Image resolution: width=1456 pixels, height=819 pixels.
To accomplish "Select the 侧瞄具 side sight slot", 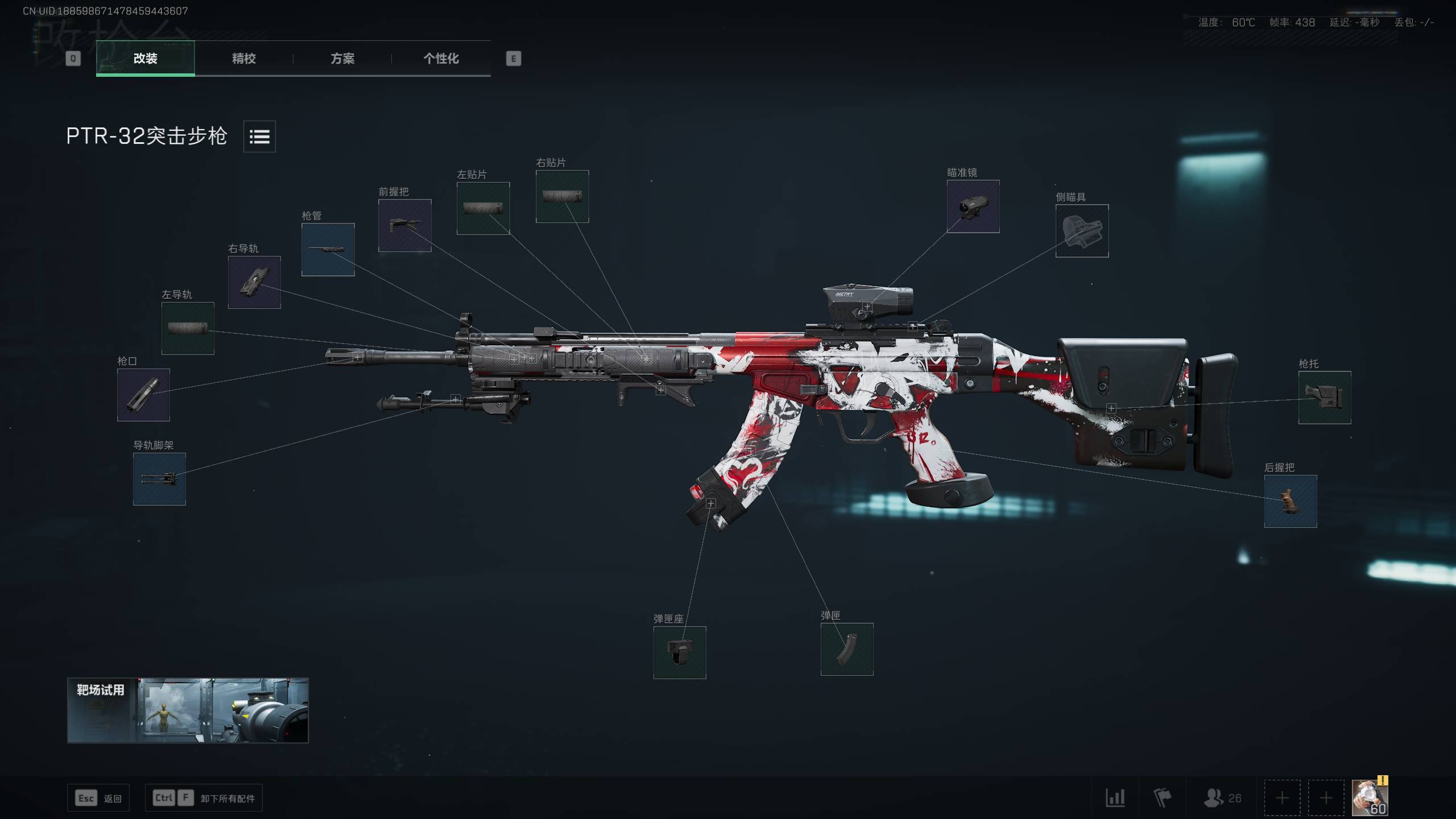I will 1082,231.
